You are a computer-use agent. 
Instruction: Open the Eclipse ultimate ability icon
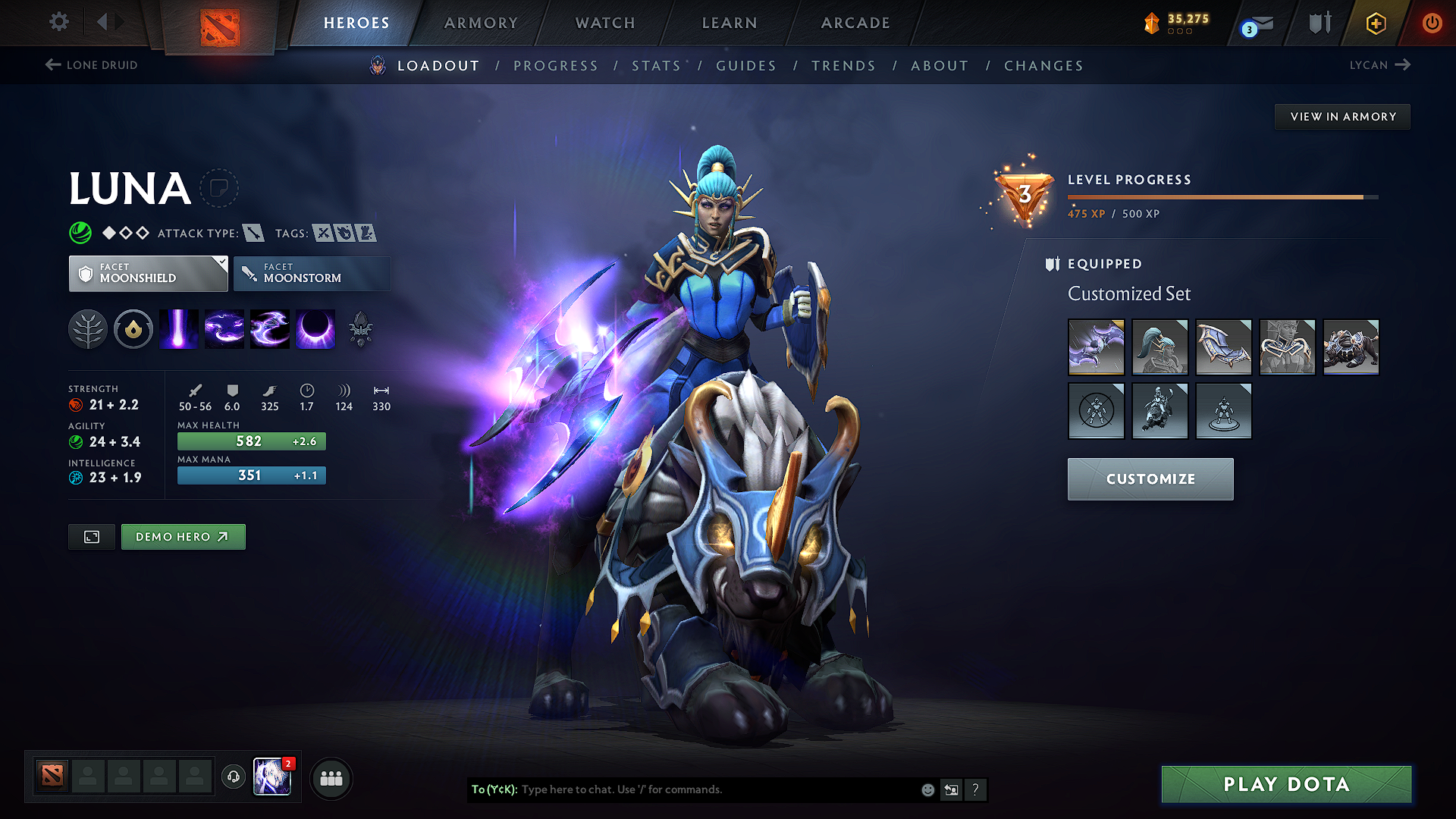[x=315, y=328]
